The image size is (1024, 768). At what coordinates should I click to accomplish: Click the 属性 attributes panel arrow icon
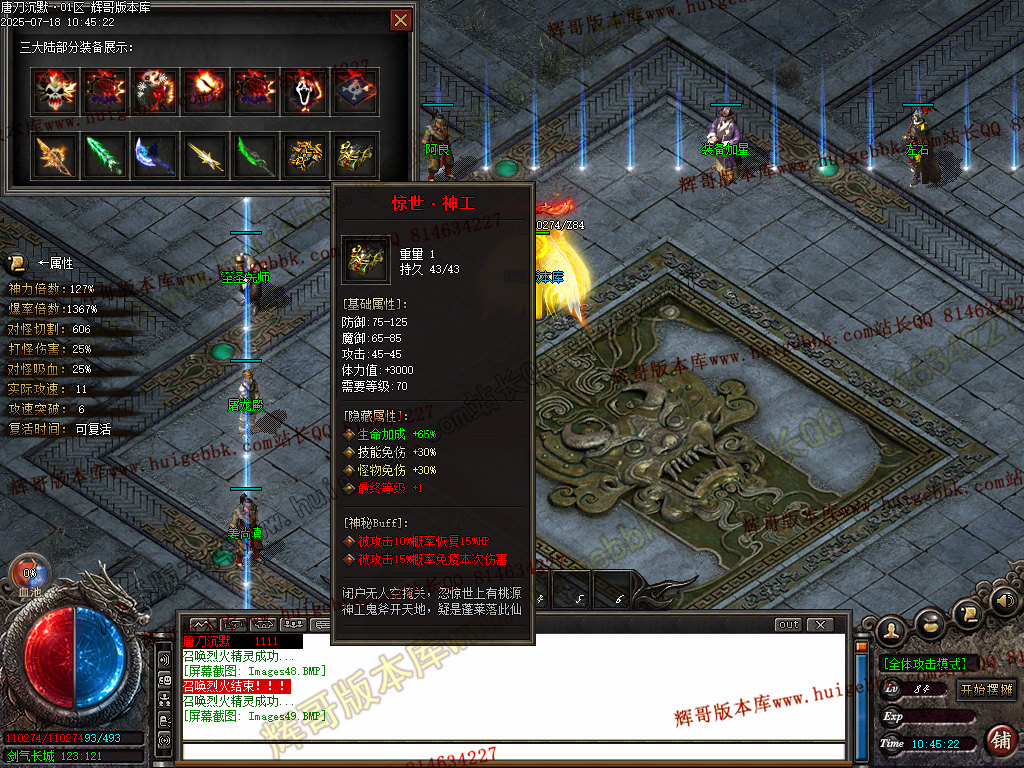coord(17,263)
